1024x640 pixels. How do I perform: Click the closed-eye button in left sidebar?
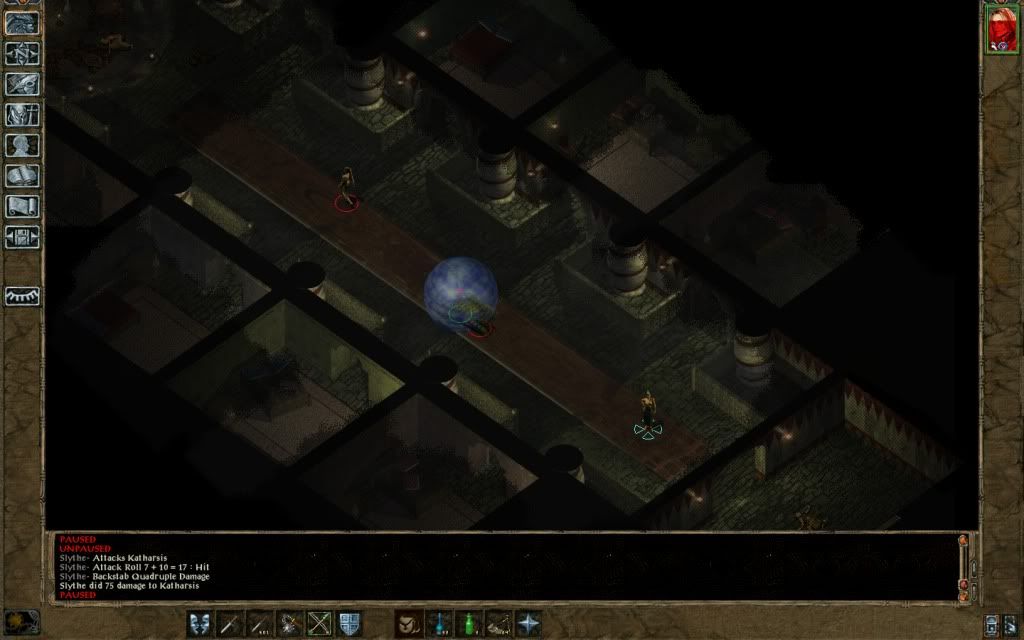[x=22, y=296]
